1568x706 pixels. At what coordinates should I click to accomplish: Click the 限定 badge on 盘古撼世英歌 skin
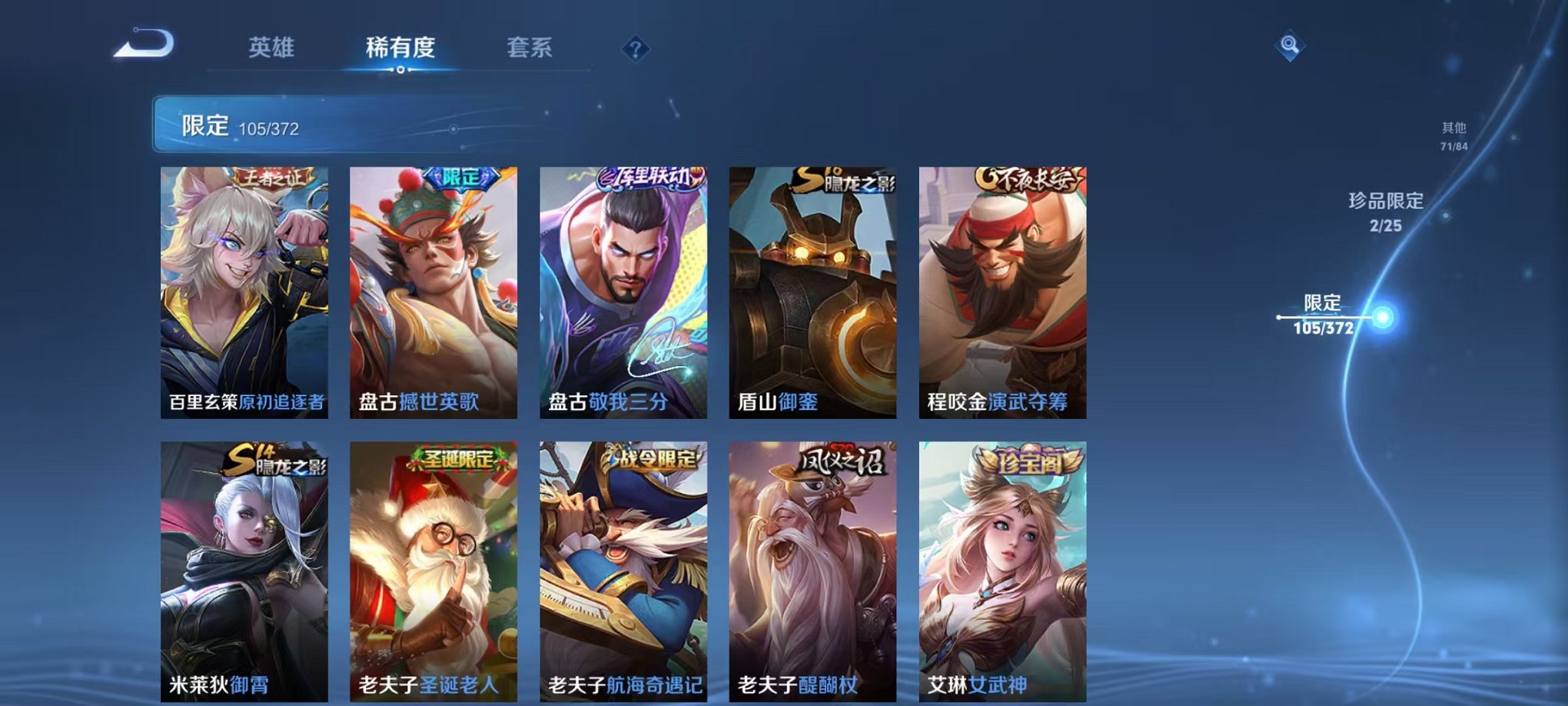pos(460,177)
